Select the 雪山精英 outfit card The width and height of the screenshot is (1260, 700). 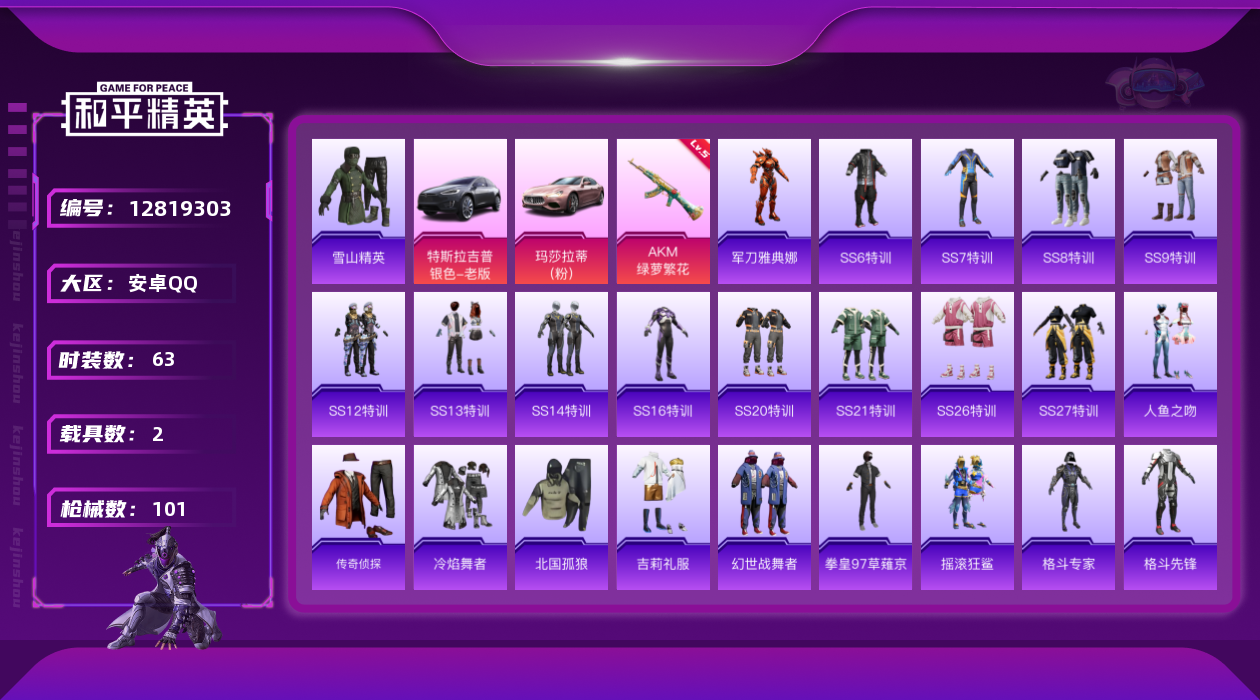tap(358, 211)
